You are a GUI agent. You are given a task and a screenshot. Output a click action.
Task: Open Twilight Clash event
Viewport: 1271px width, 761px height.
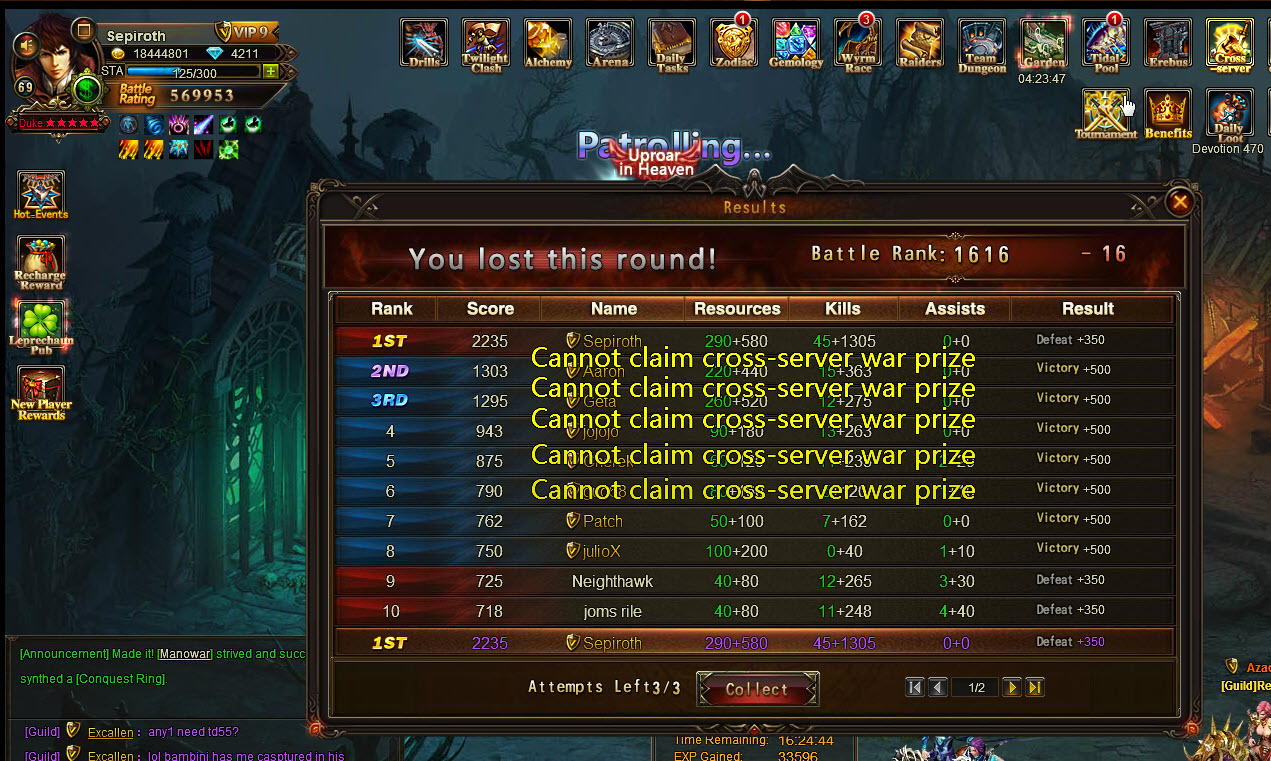pos(486,44)
